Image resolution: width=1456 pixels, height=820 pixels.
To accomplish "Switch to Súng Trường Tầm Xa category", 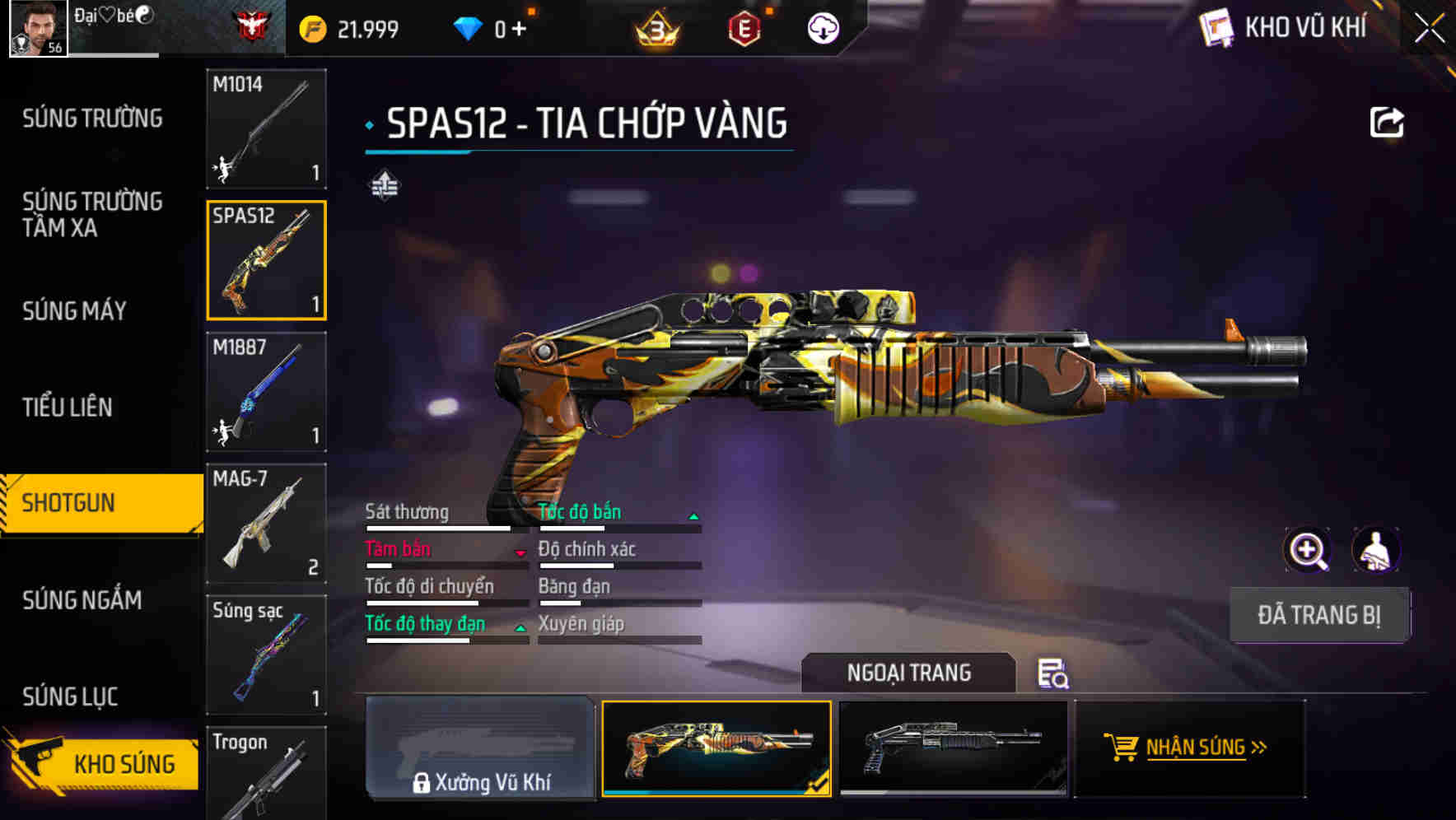I will click(92, 214).
